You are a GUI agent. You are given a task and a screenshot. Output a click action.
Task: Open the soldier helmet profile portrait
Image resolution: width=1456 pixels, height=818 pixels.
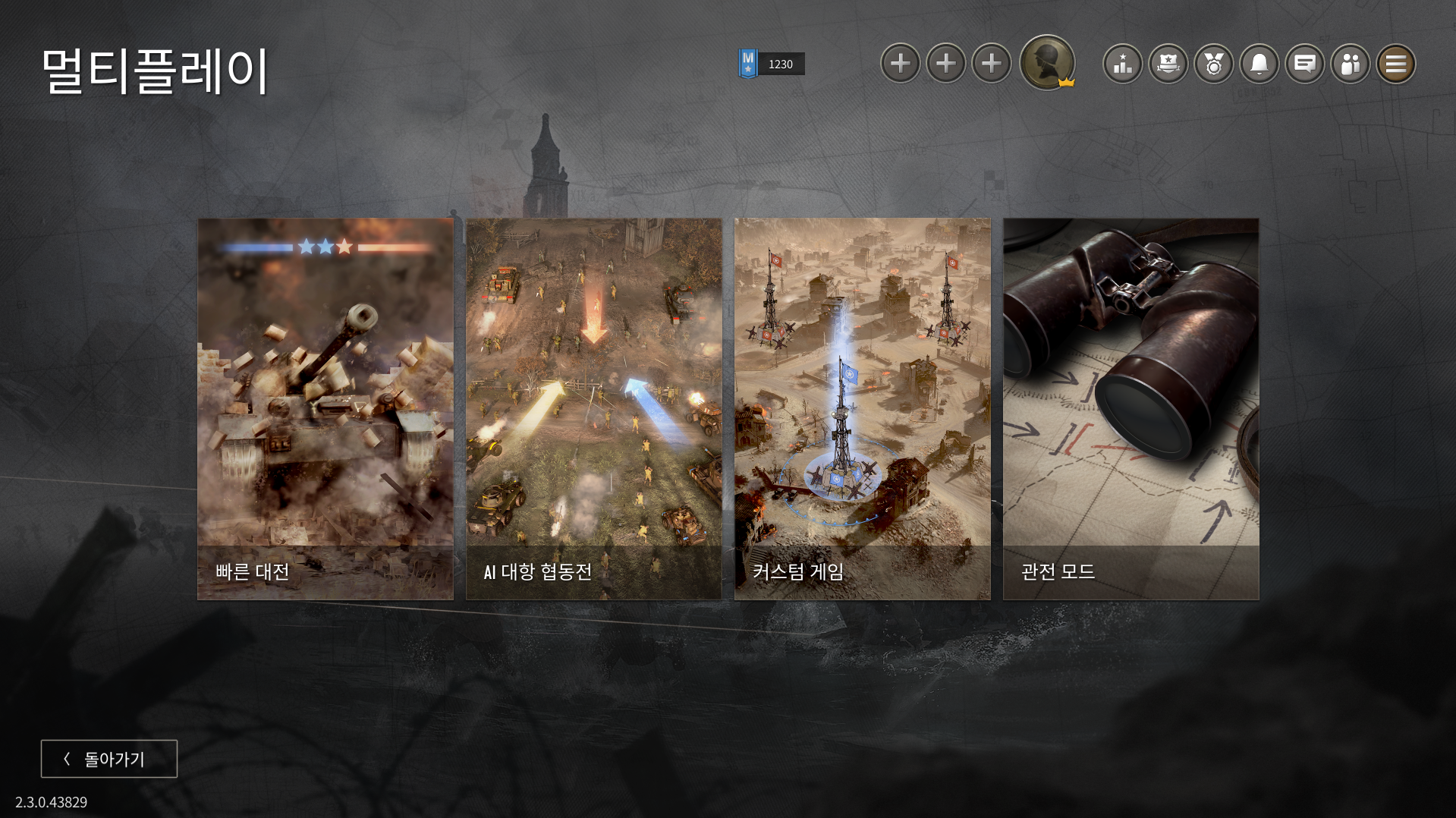point(1047,63)
